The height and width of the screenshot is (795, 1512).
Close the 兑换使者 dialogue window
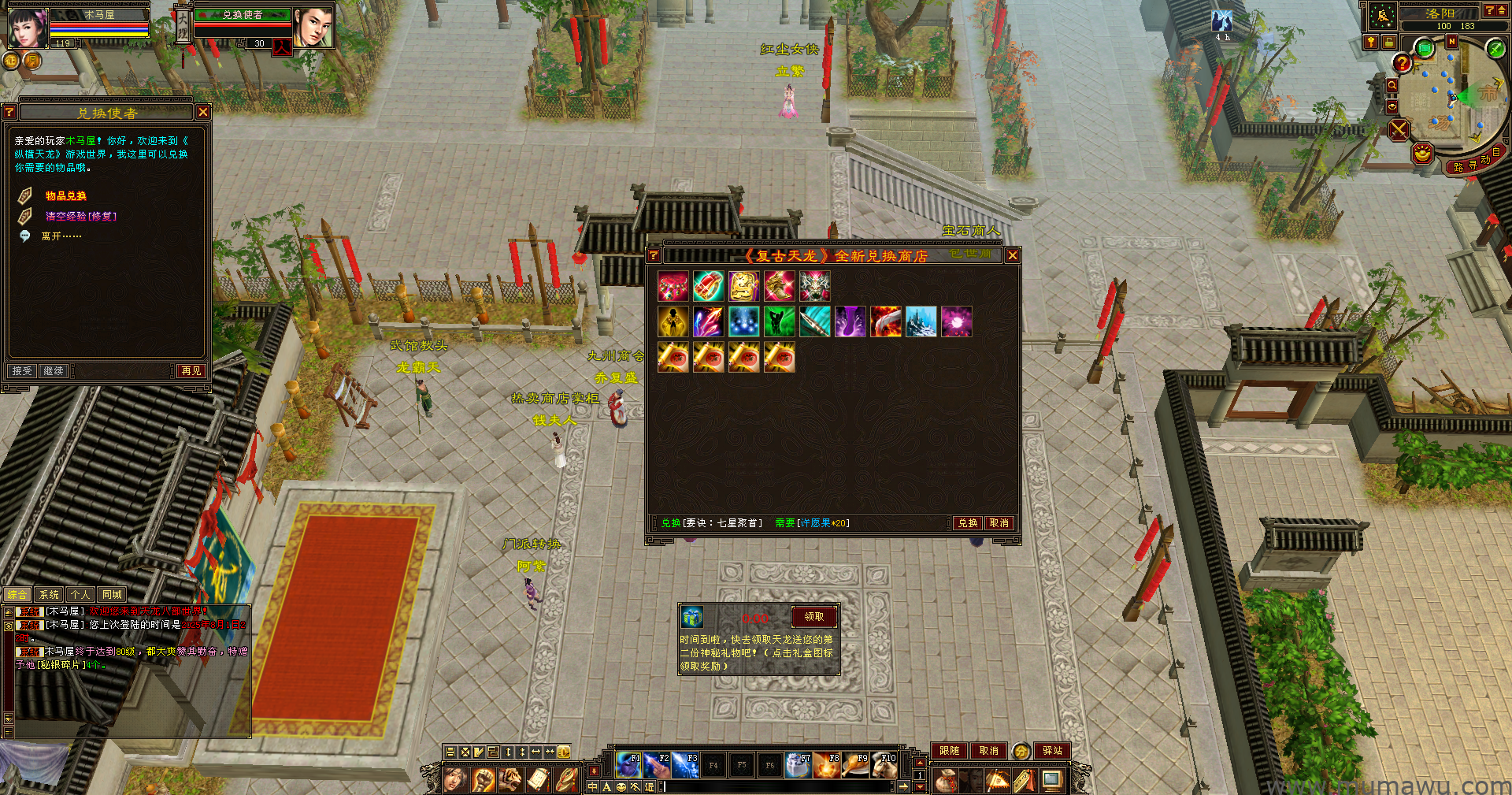click(x=203, y=113)
